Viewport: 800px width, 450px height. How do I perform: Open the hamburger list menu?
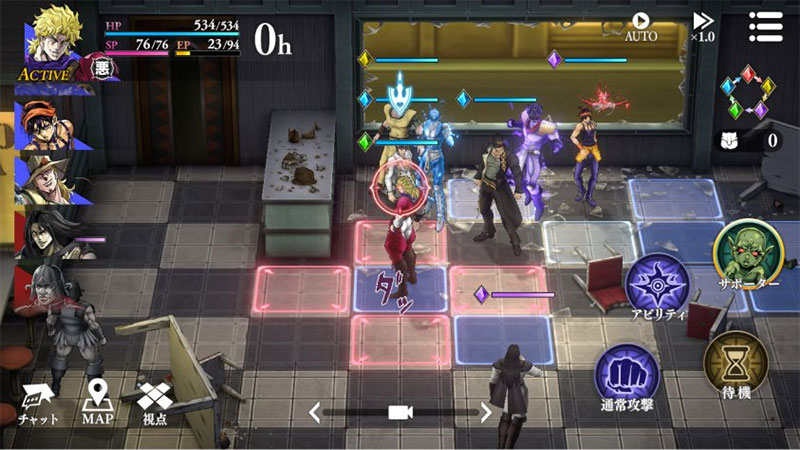pyautogui.click(x=766, y=26)
